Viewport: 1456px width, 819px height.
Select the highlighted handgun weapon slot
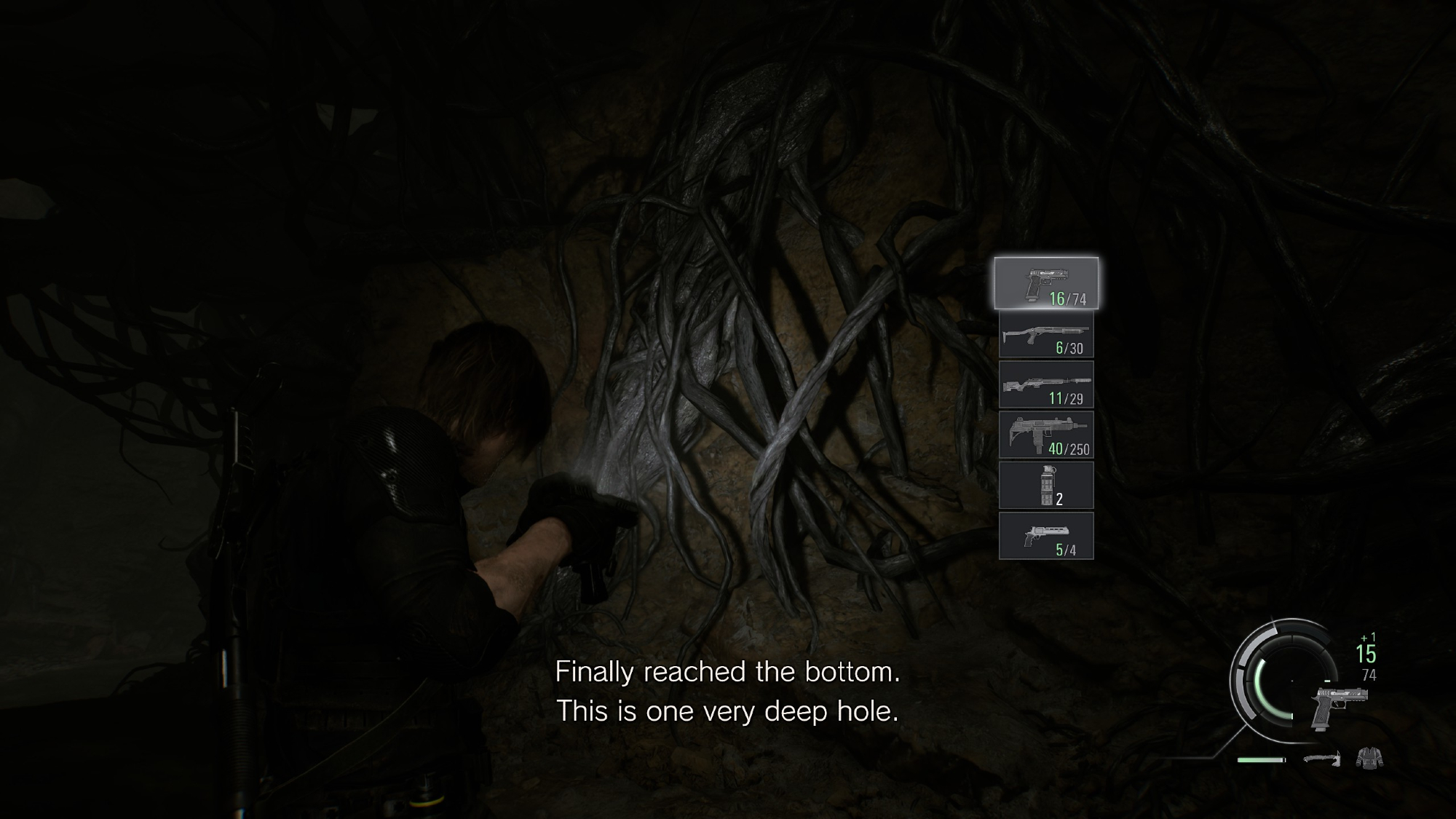click(1046, 283)
